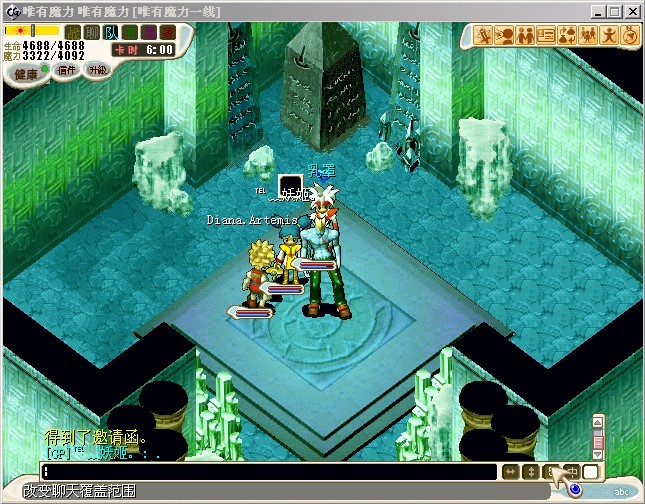The width and height of the screenshot is (645, 504).
Task: Toggle the 战 battle channel button
Action: pyautogui.click(x=73, y=33)
